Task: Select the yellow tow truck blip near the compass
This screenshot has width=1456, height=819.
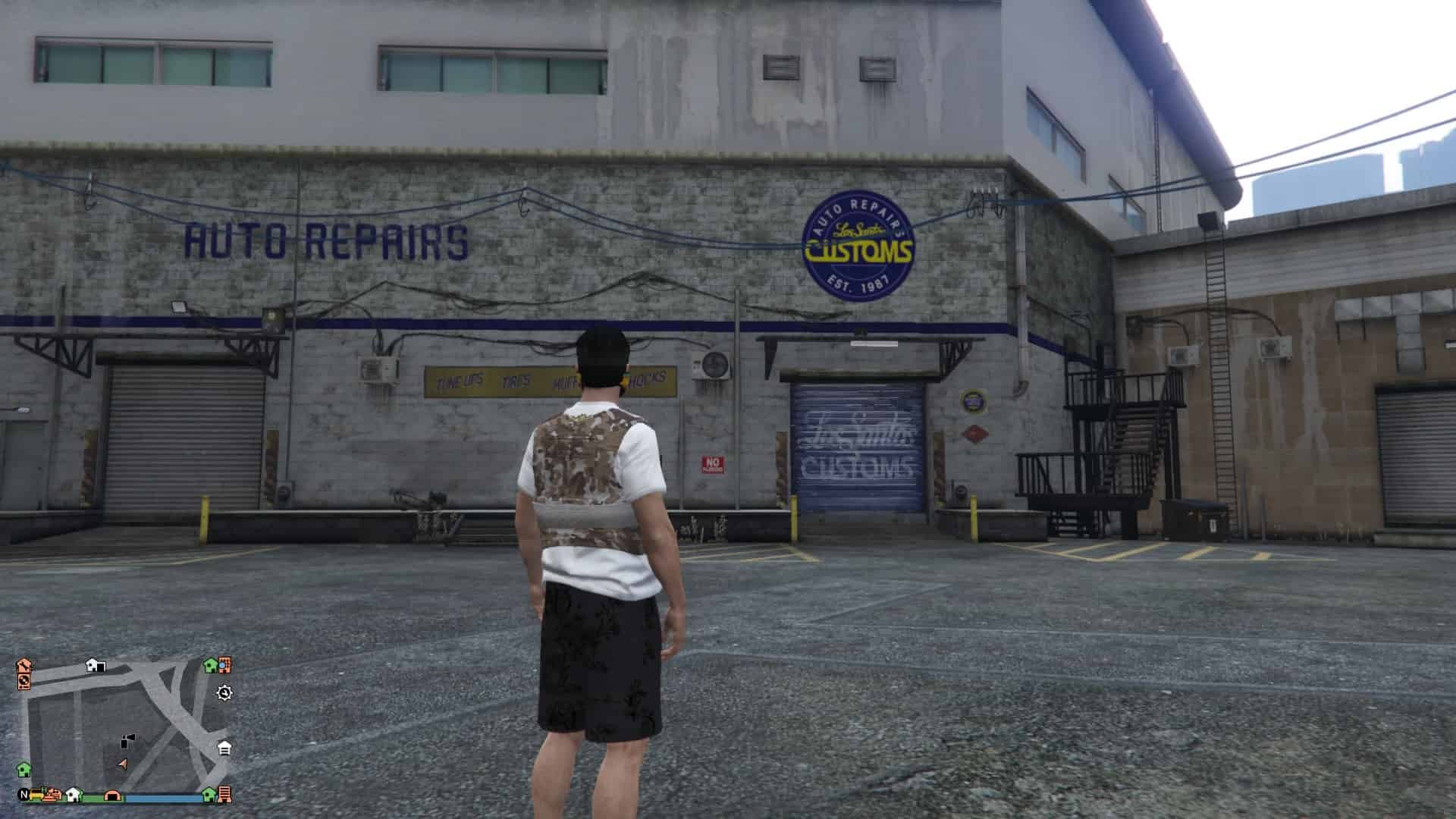Action: tap(36, 795)
